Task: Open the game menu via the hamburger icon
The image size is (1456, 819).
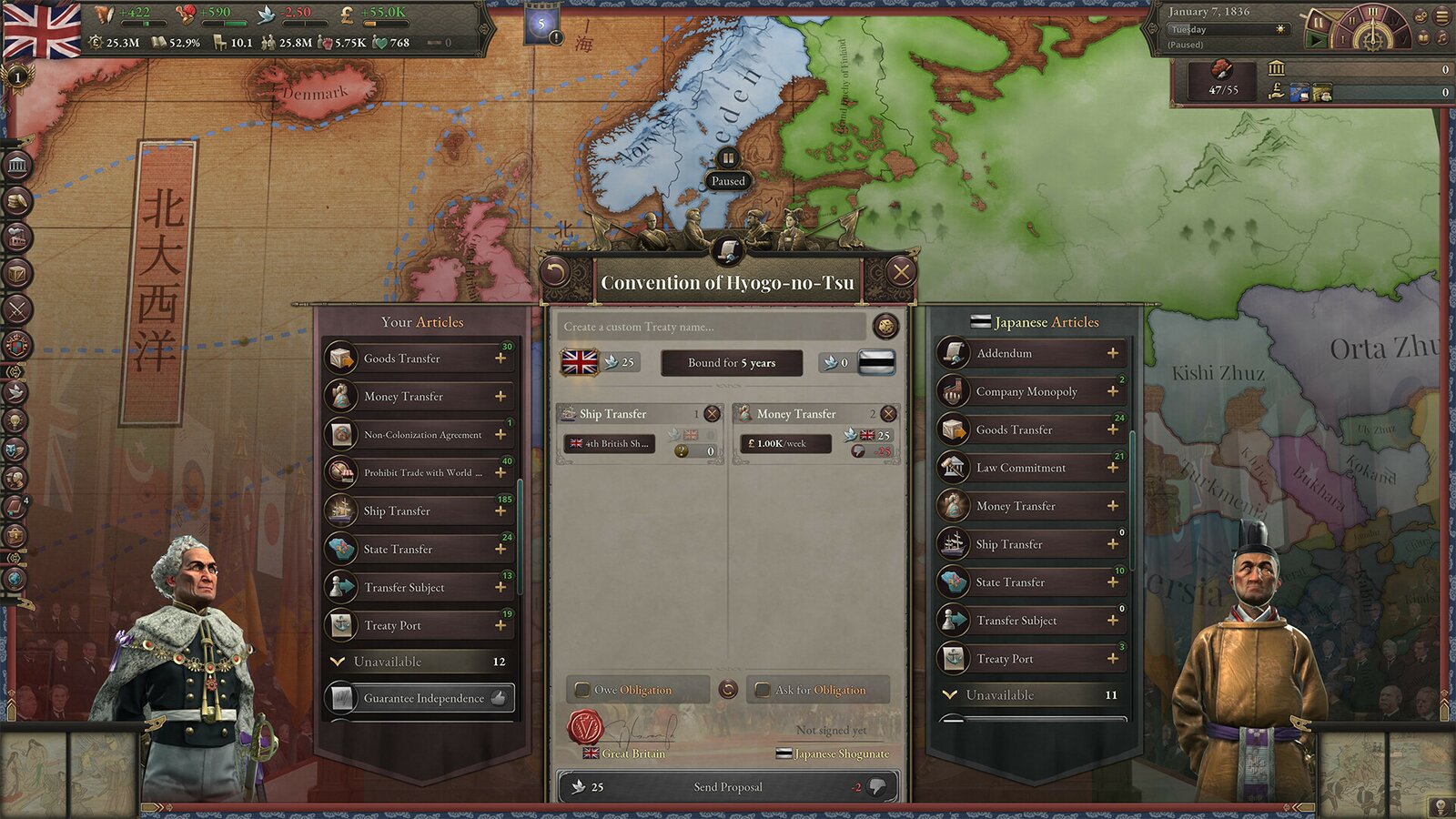Action: point(1441,16)
